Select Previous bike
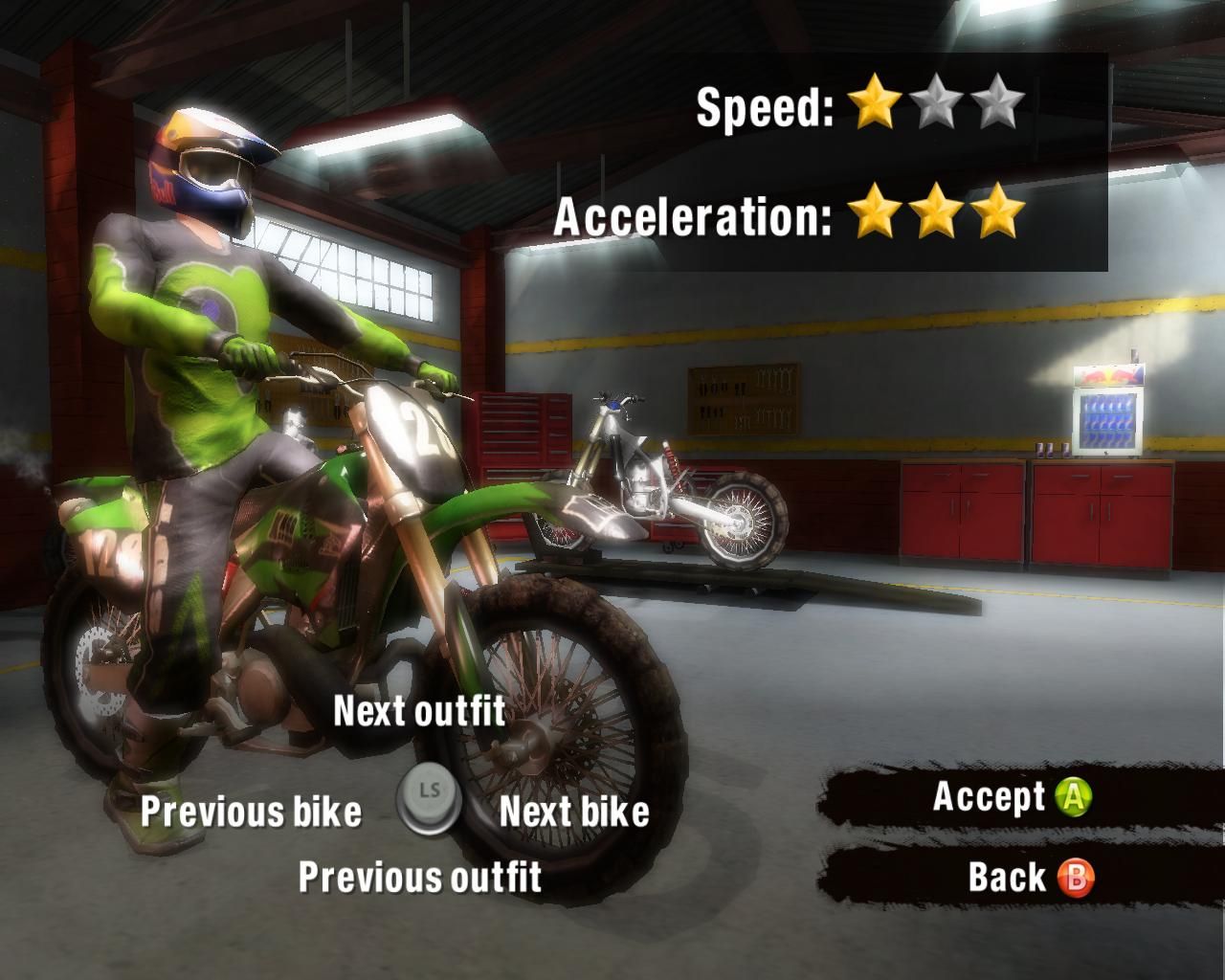Viewport: 1225px width, 980px height. (251, 813)
